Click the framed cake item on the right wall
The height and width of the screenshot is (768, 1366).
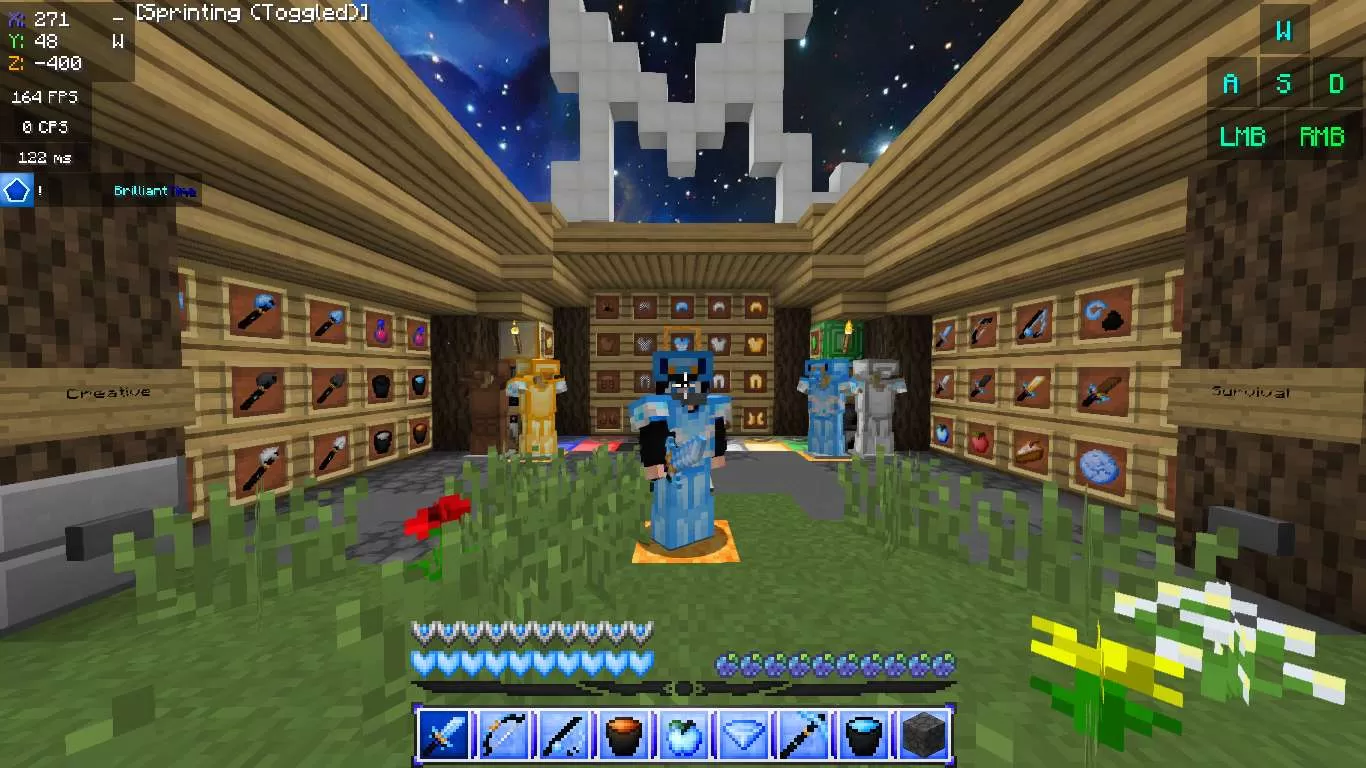[x=1031, y=451]
